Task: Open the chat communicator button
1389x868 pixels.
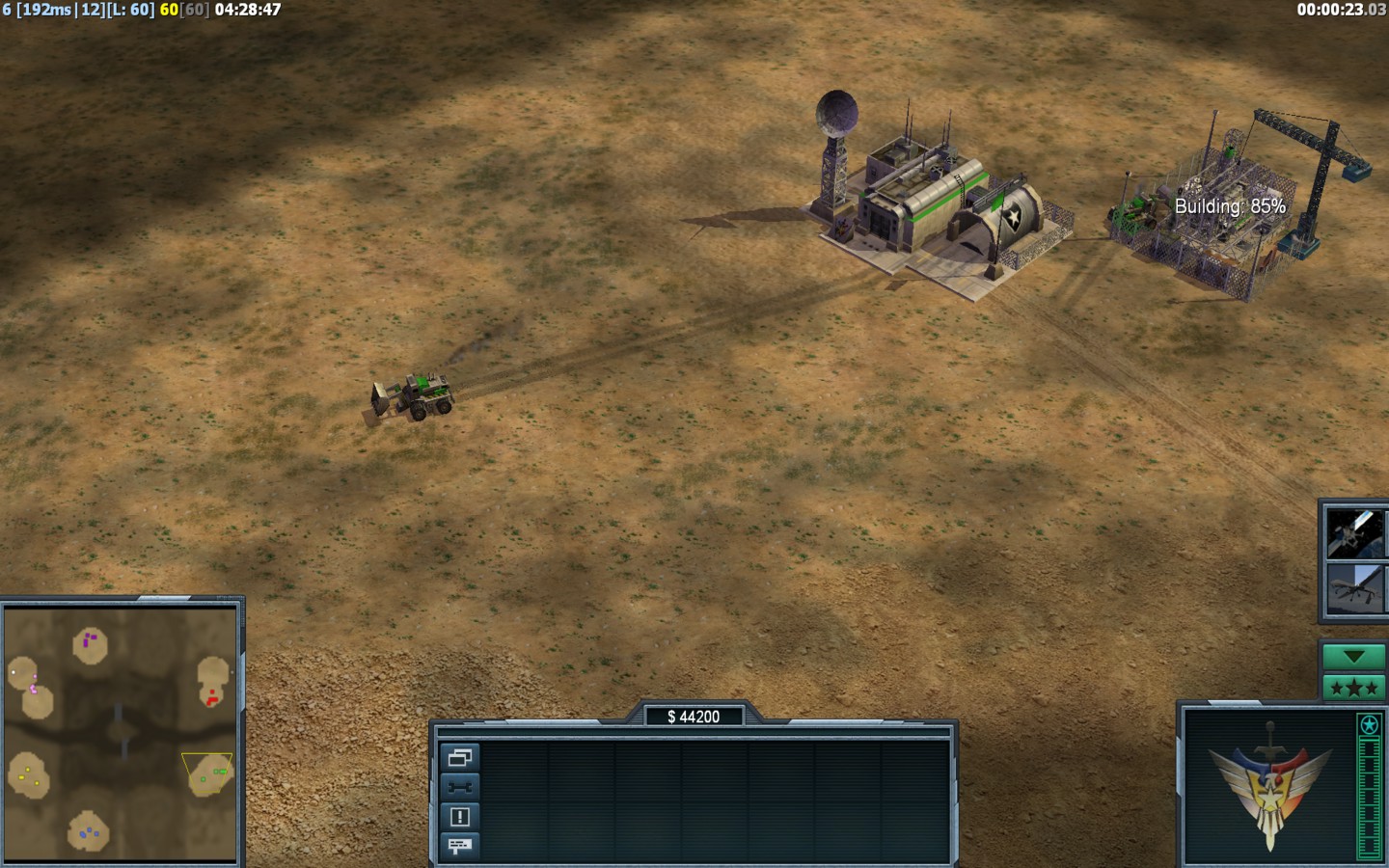Action: click(x=459, y=846)
